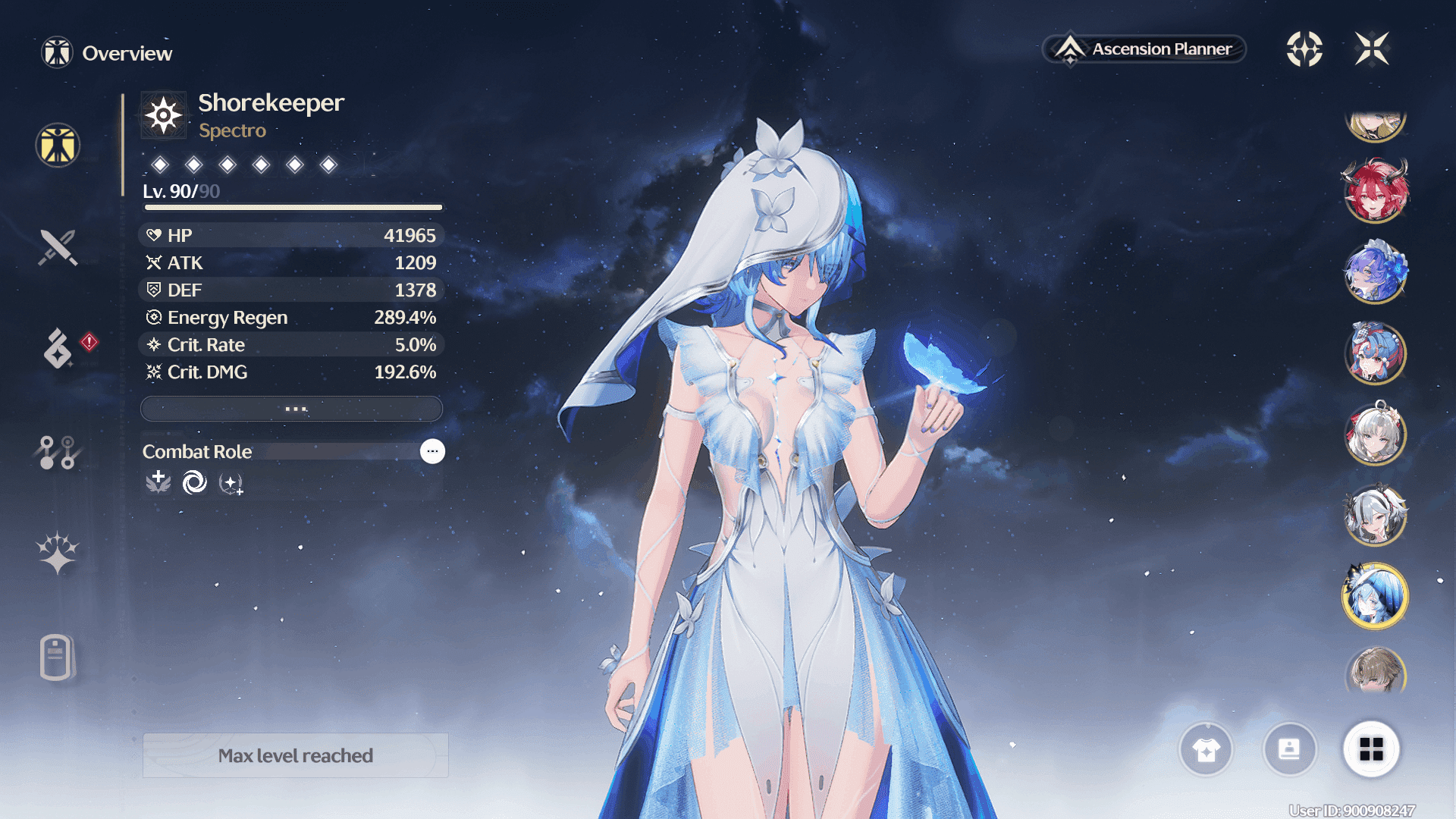Screen dimensions: 1456x819
Task: Open the character card button beside the wardrobe
Action: [x=1289, y=750]
